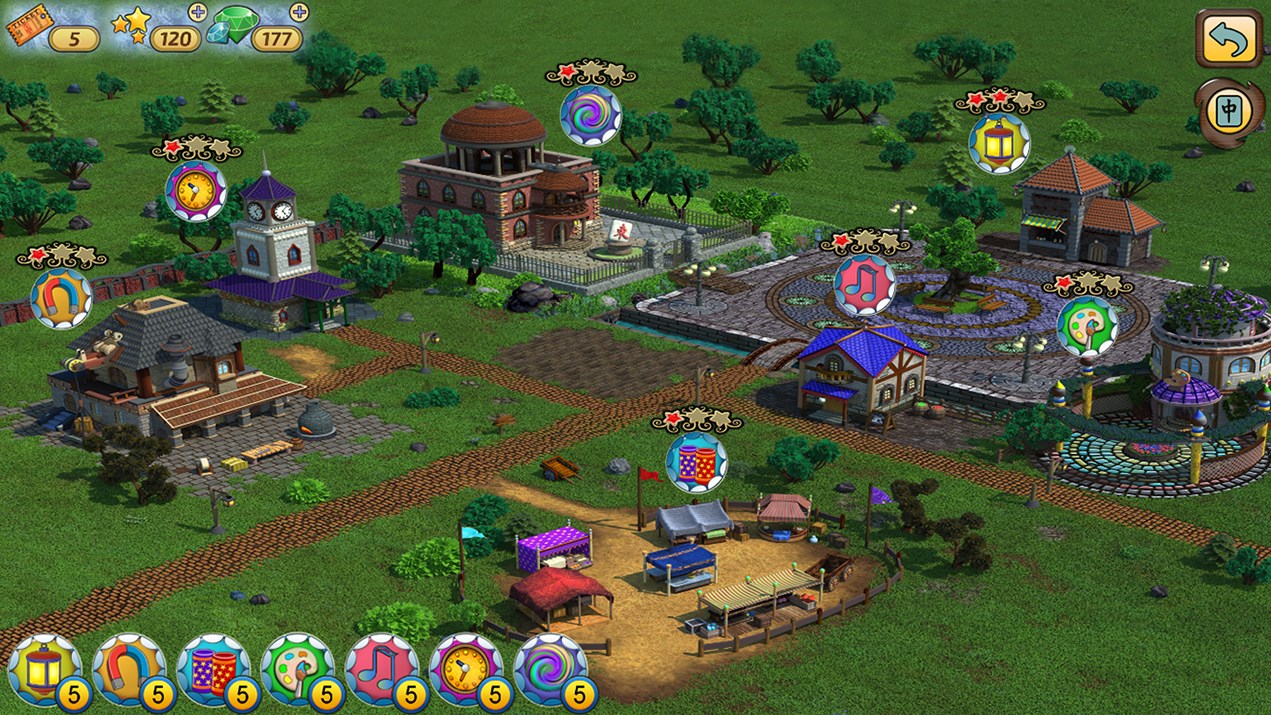
Task: Buy more green gems with the plus button
Action: [x=298, y=12]
